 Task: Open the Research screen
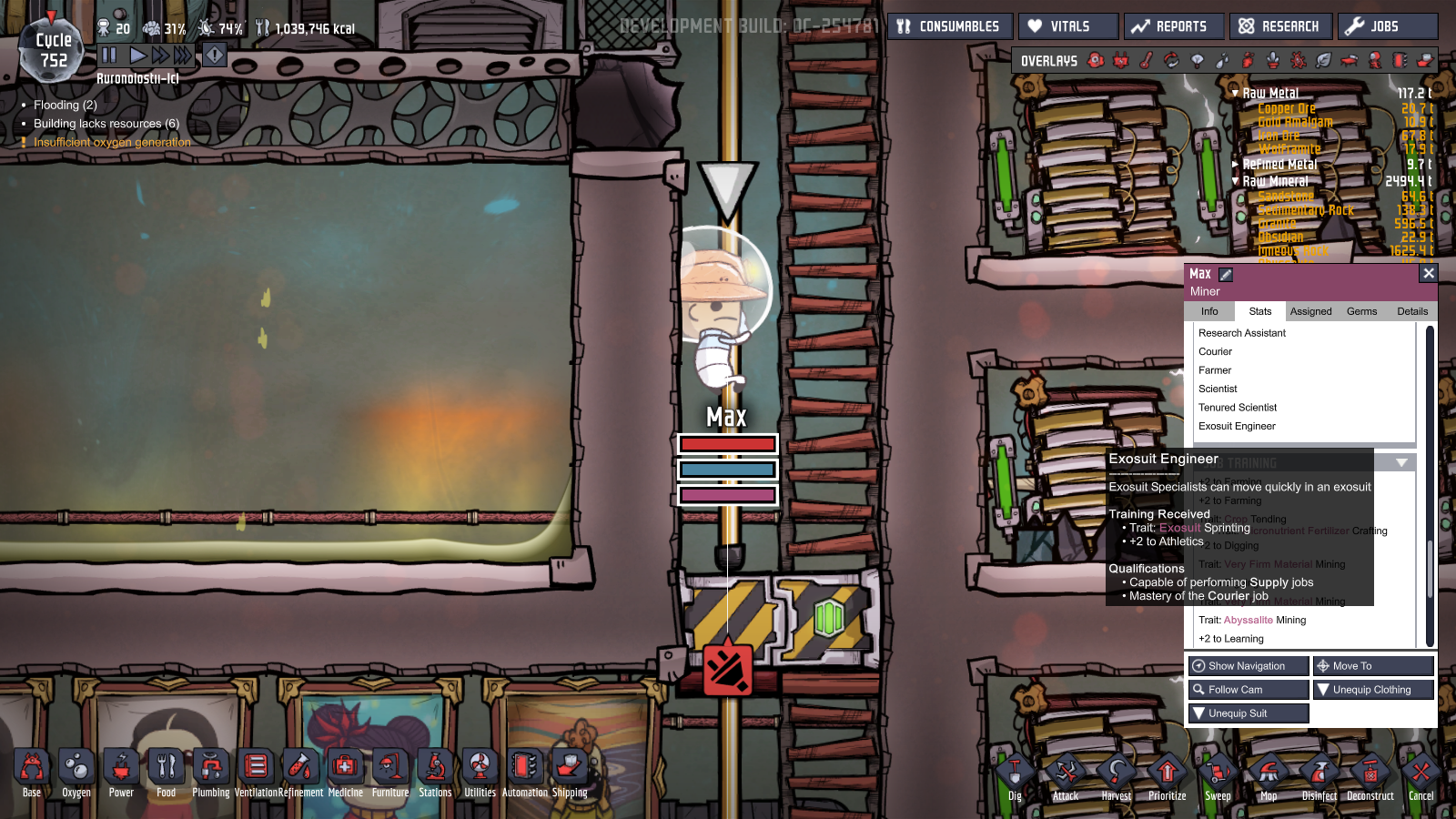pos(1280,25)
